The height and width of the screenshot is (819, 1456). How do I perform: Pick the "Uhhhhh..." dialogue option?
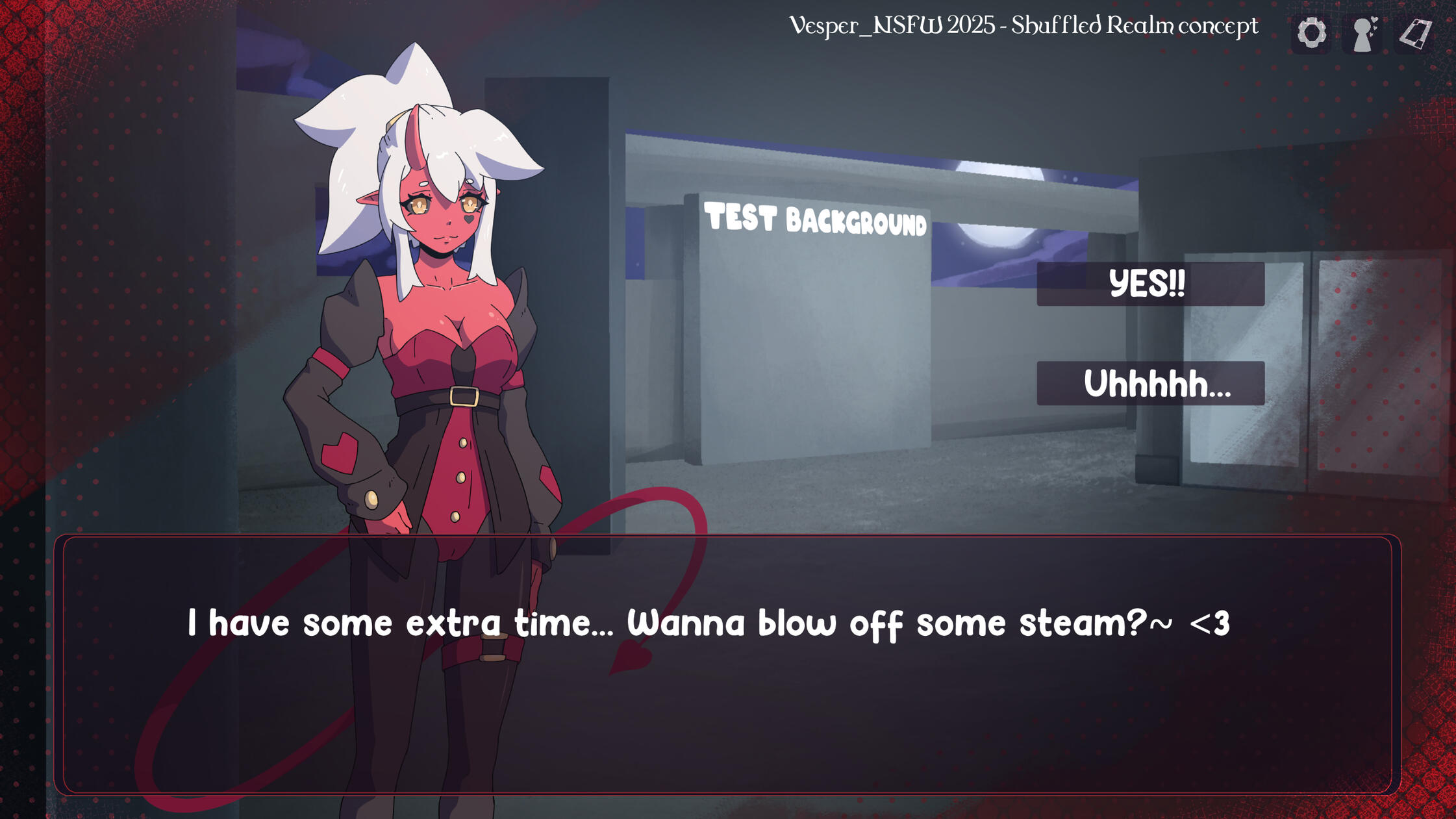1150,383
